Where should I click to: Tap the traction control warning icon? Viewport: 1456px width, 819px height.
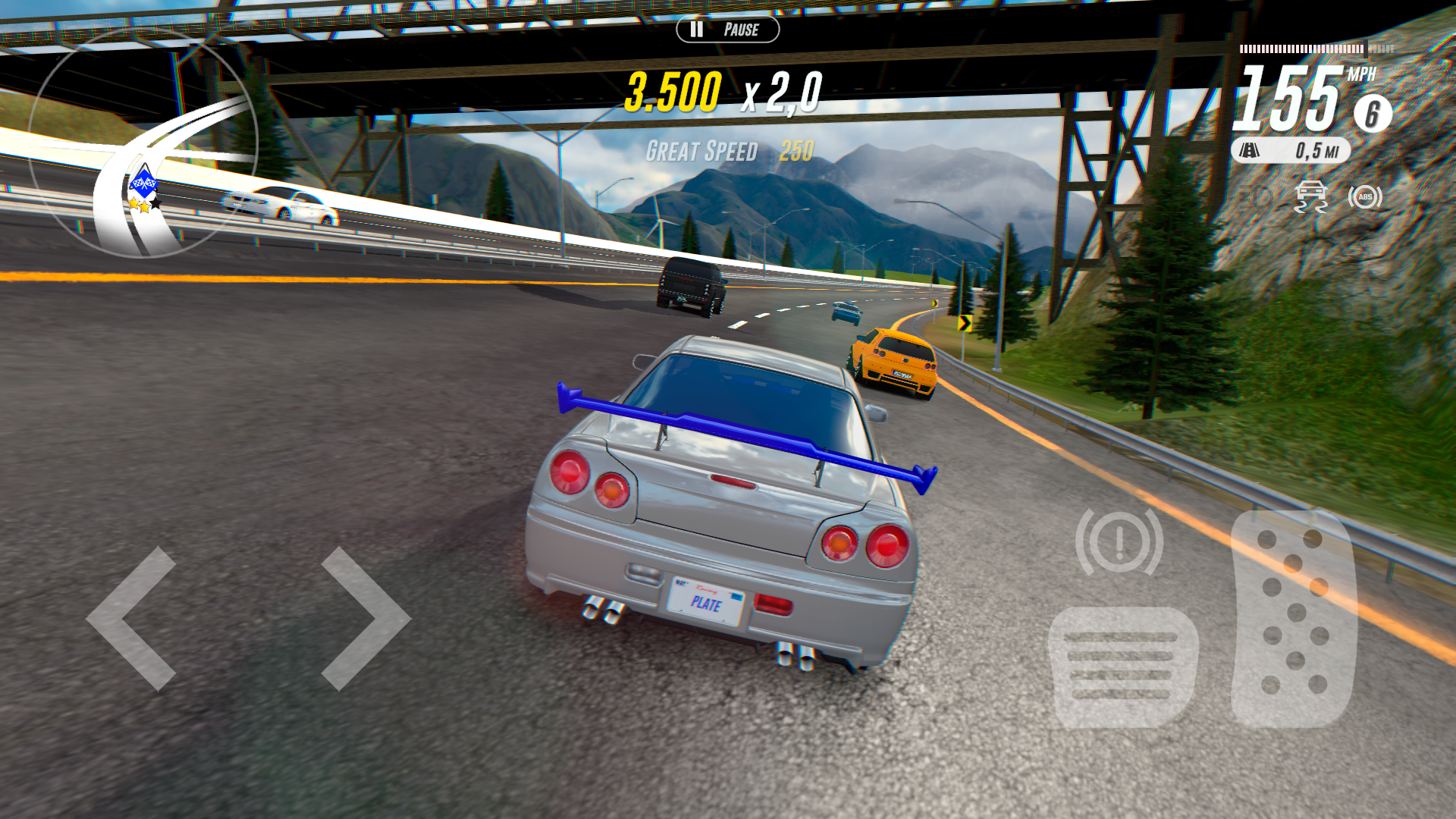[1311, 197]
